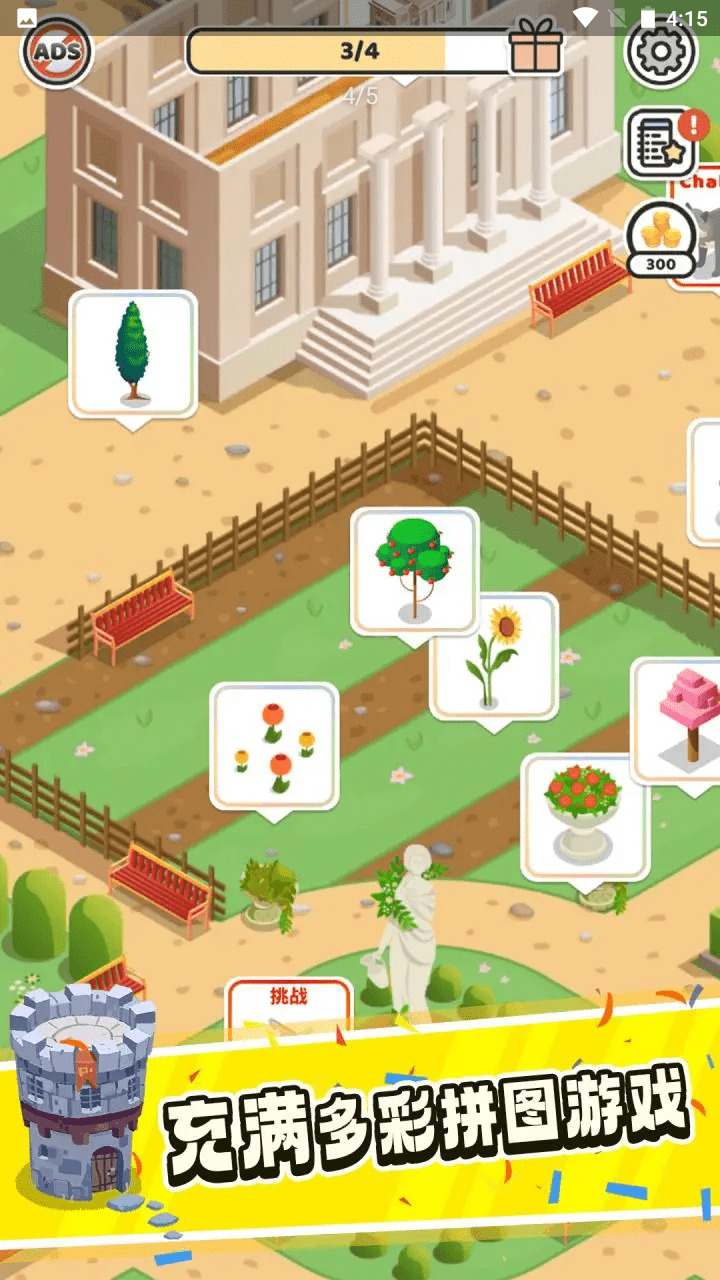This screenshot has height=1280, width=720.
Task: Choose the apple tree decoration bubble
Action: pyautogui.click(x=414, y=569)
